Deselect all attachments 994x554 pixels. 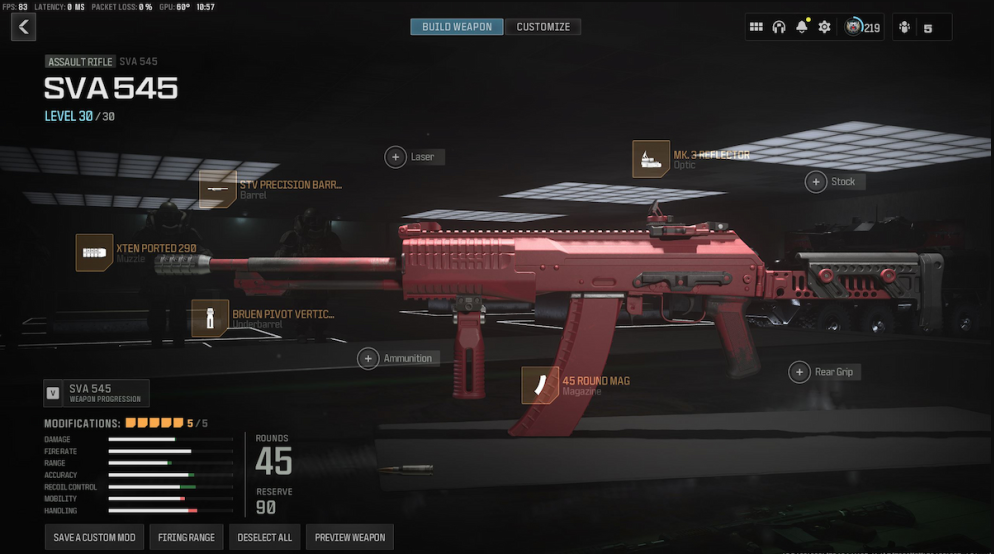coord(264,537)
